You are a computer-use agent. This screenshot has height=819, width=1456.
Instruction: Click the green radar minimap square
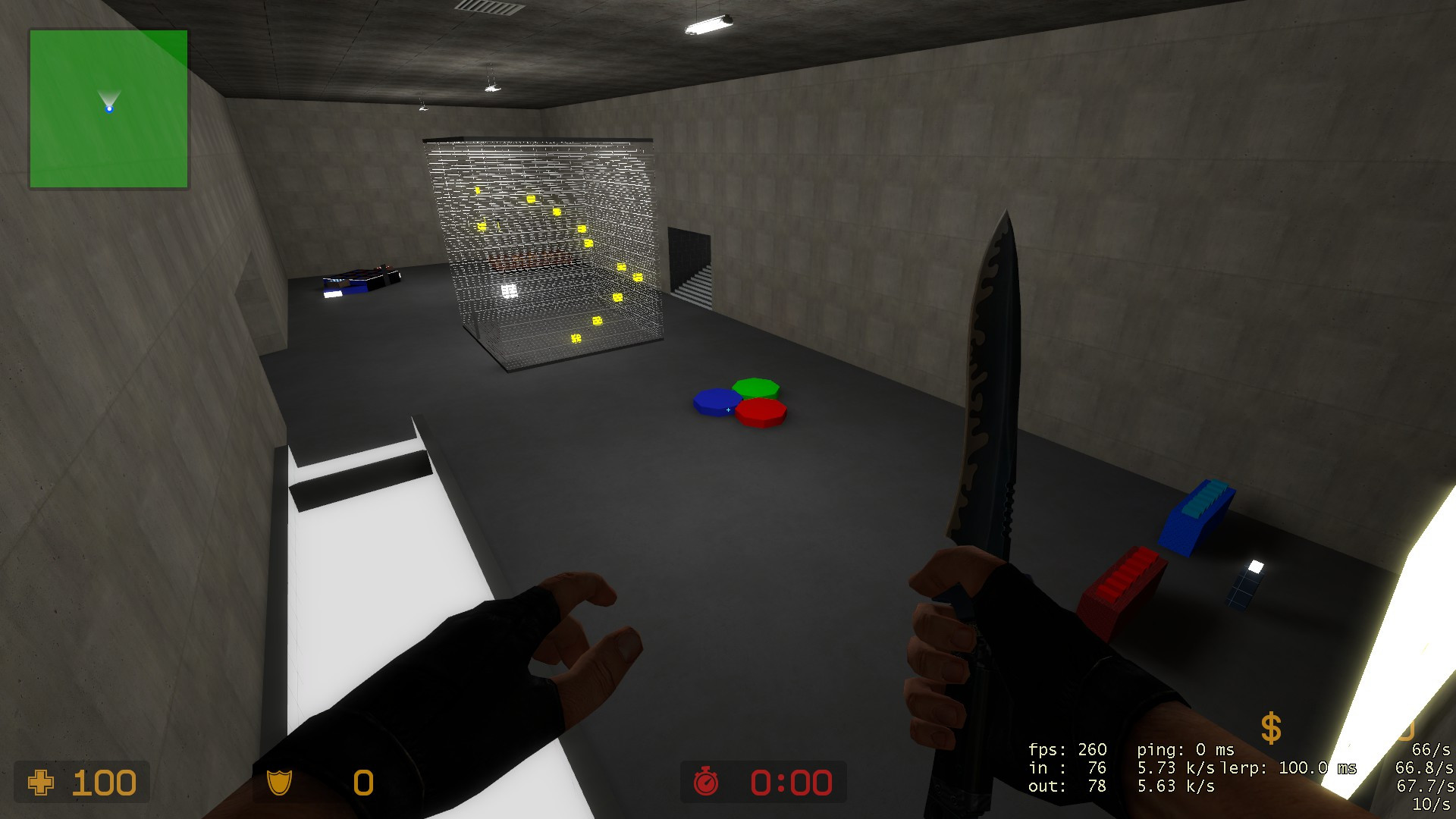pos(108,108)
